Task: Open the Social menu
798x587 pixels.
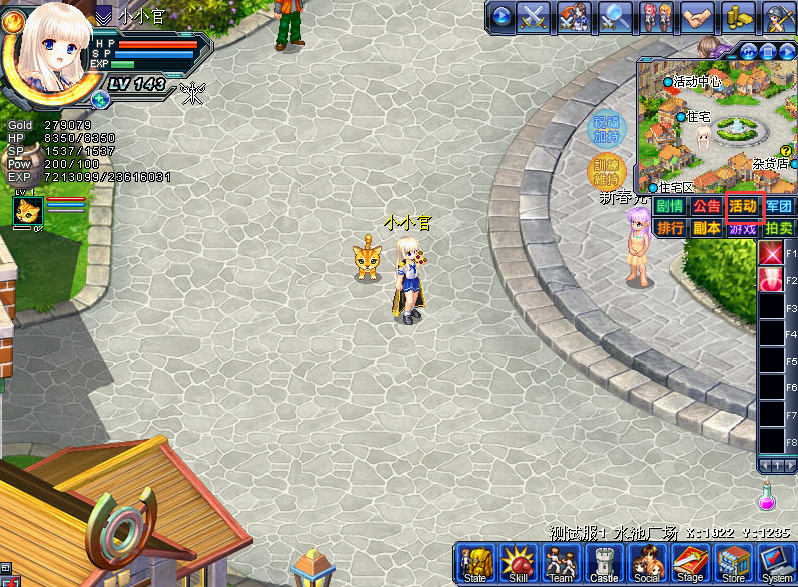Action: coord(647,564)
